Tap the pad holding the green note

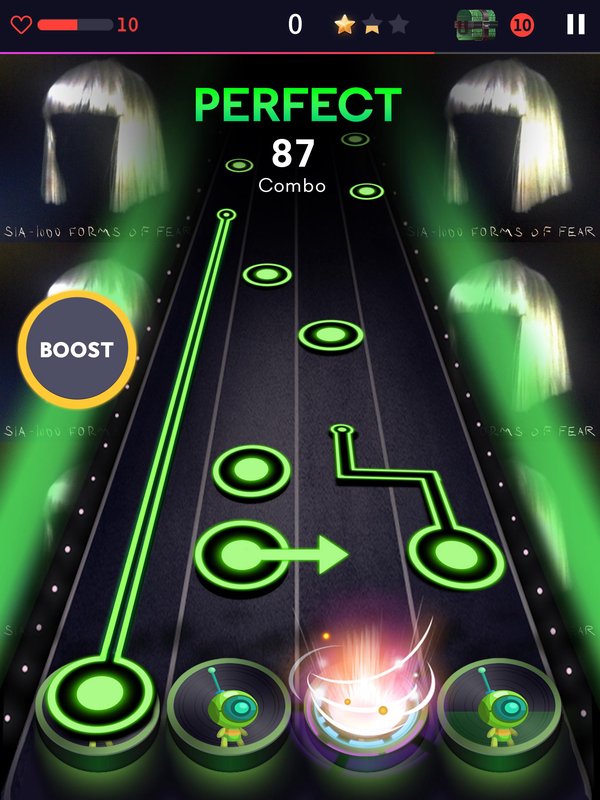98,693
